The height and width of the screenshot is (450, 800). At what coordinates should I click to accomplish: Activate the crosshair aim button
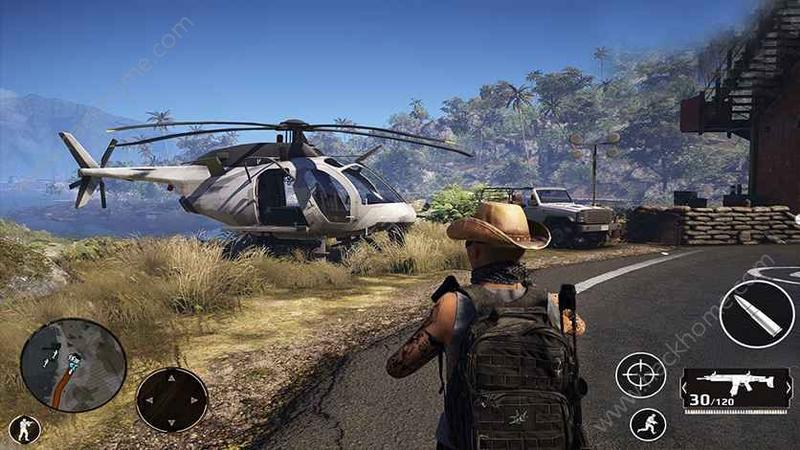640,375
